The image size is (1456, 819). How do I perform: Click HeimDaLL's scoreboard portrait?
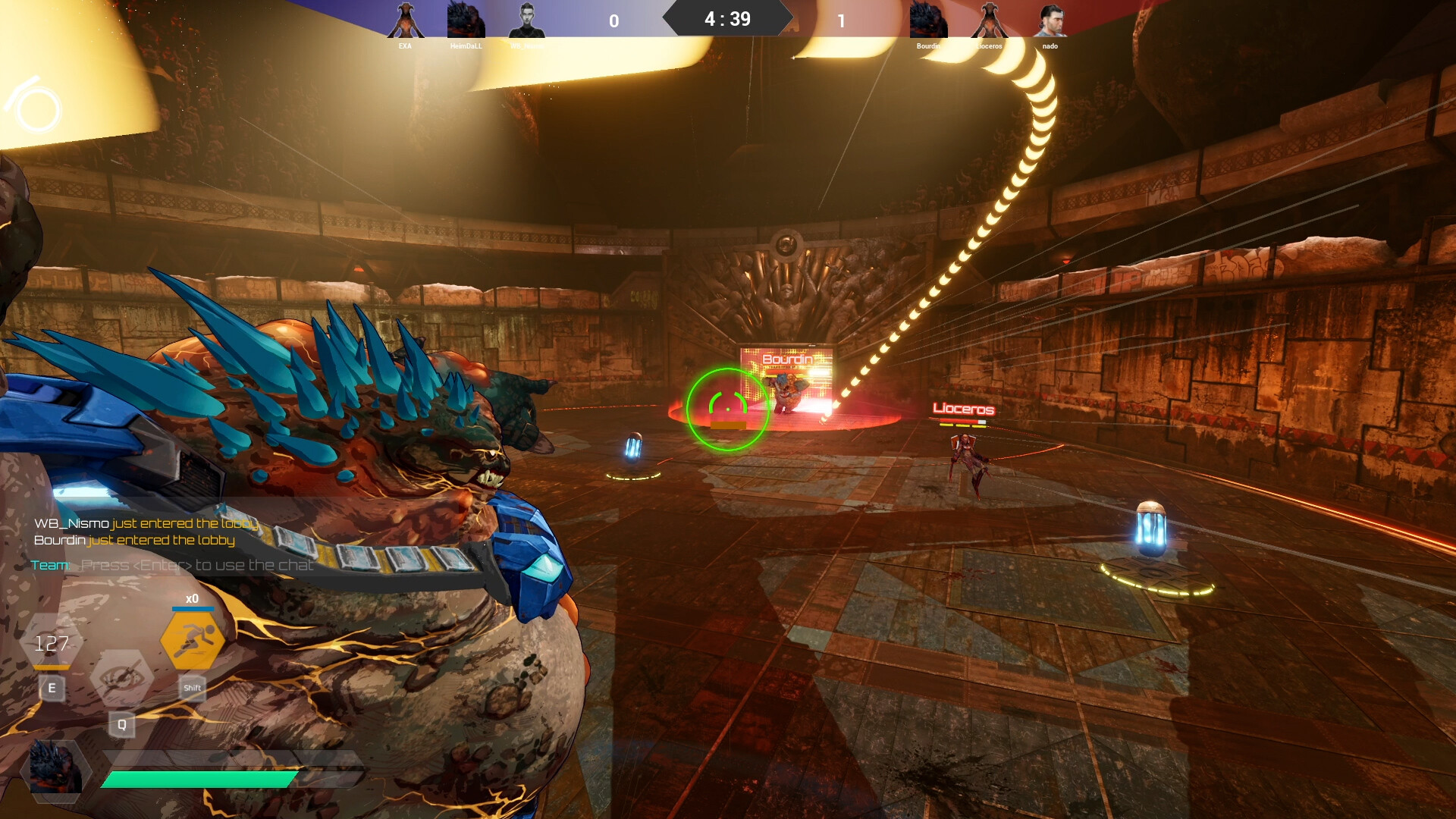[464, 19]
